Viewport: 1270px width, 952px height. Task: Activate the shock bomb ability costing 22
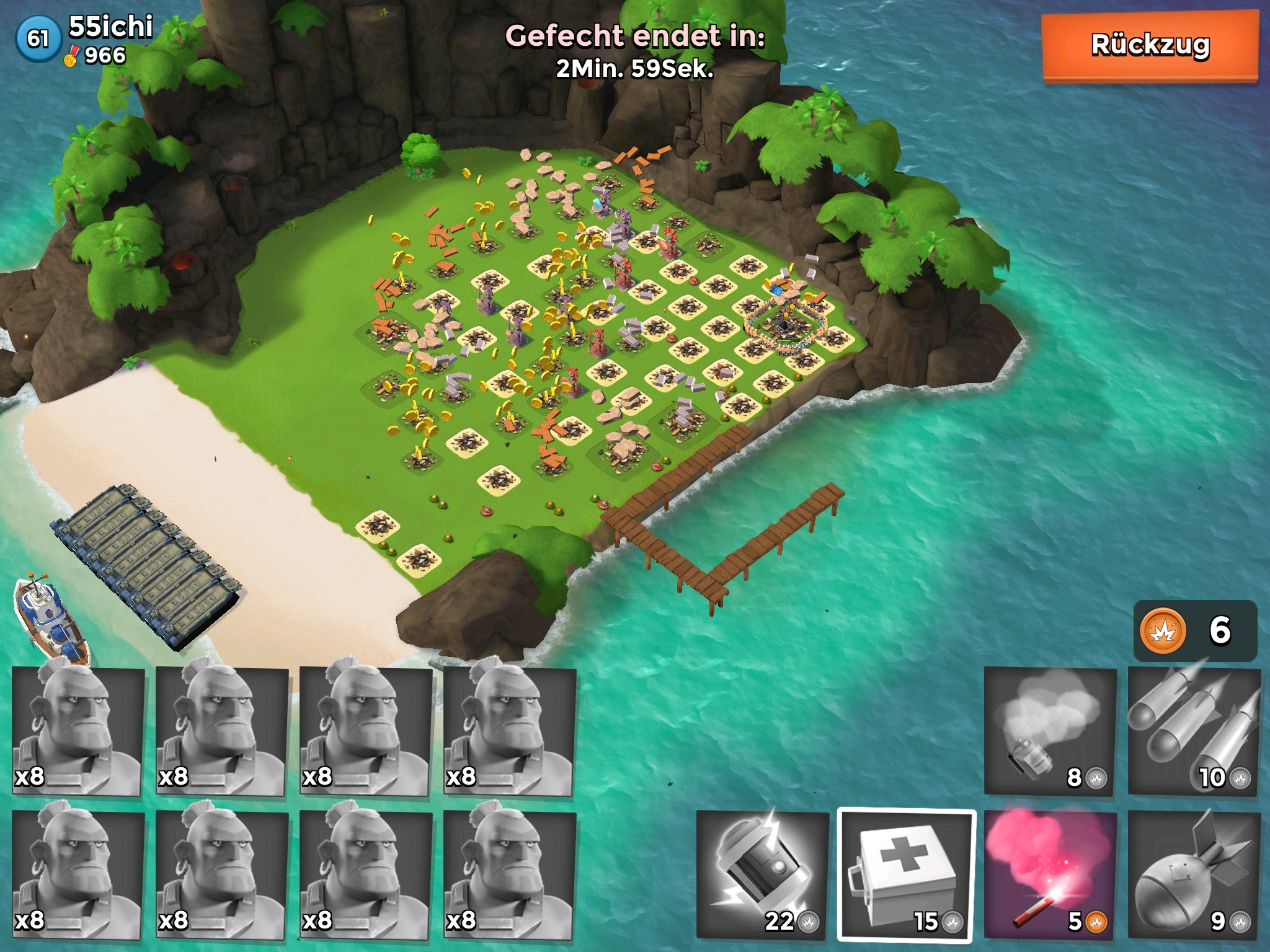point(762,874)
